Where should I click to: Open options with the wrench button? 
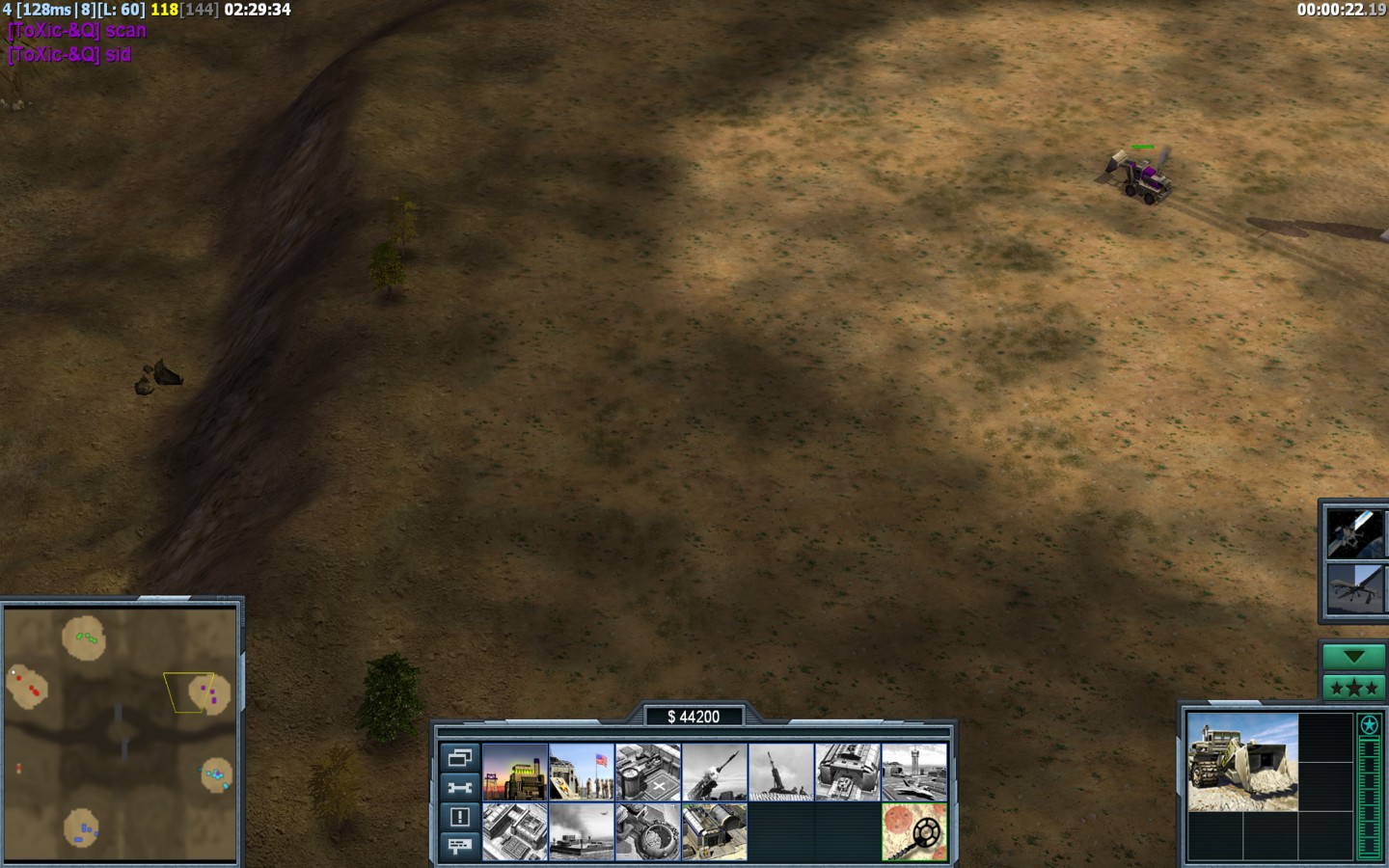click(459, 787)
